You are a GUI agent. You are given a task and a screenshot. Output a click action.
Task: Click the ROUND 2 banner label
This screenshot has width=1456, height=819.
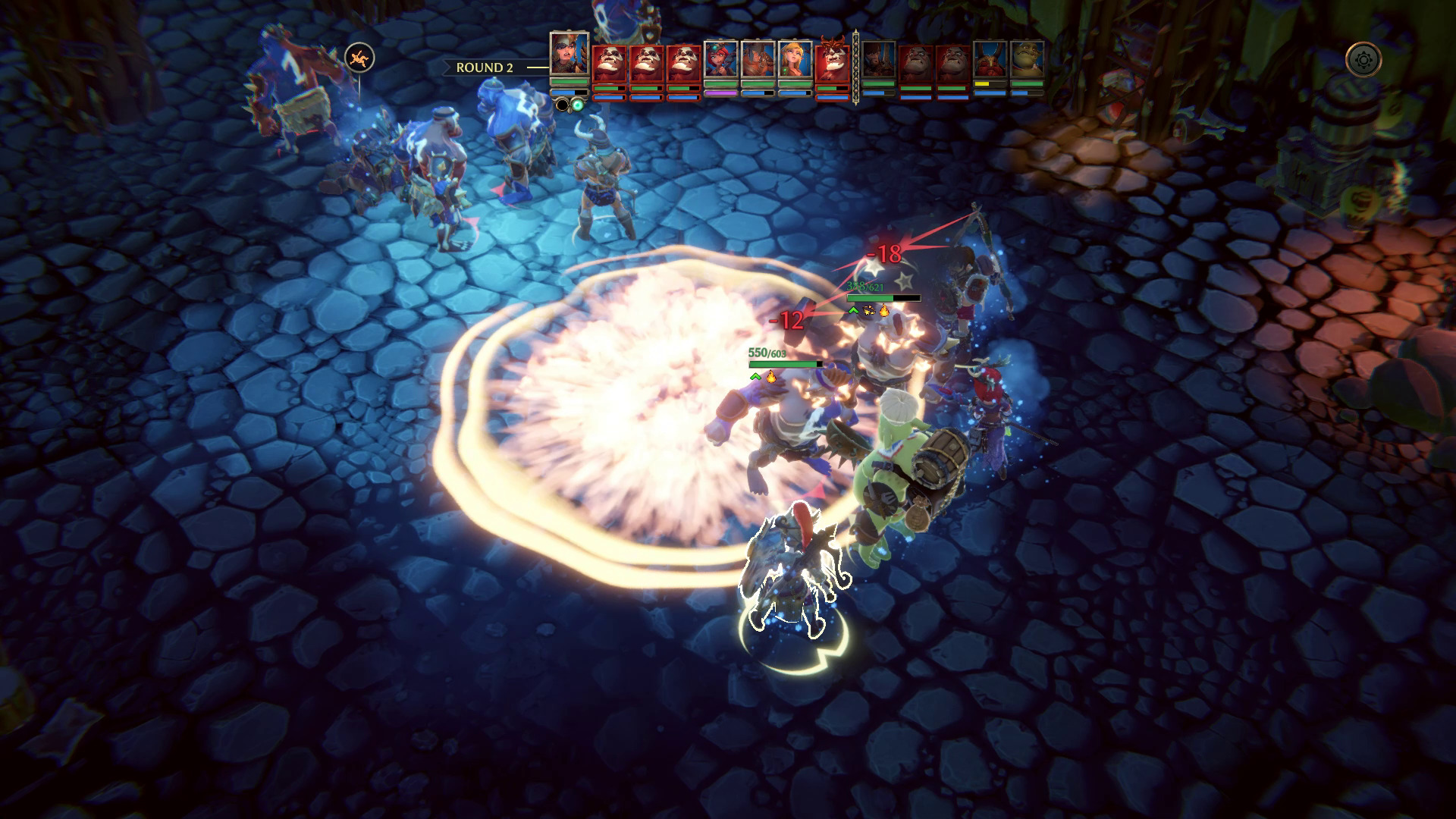pyautogui.click(x=485, y=68)
